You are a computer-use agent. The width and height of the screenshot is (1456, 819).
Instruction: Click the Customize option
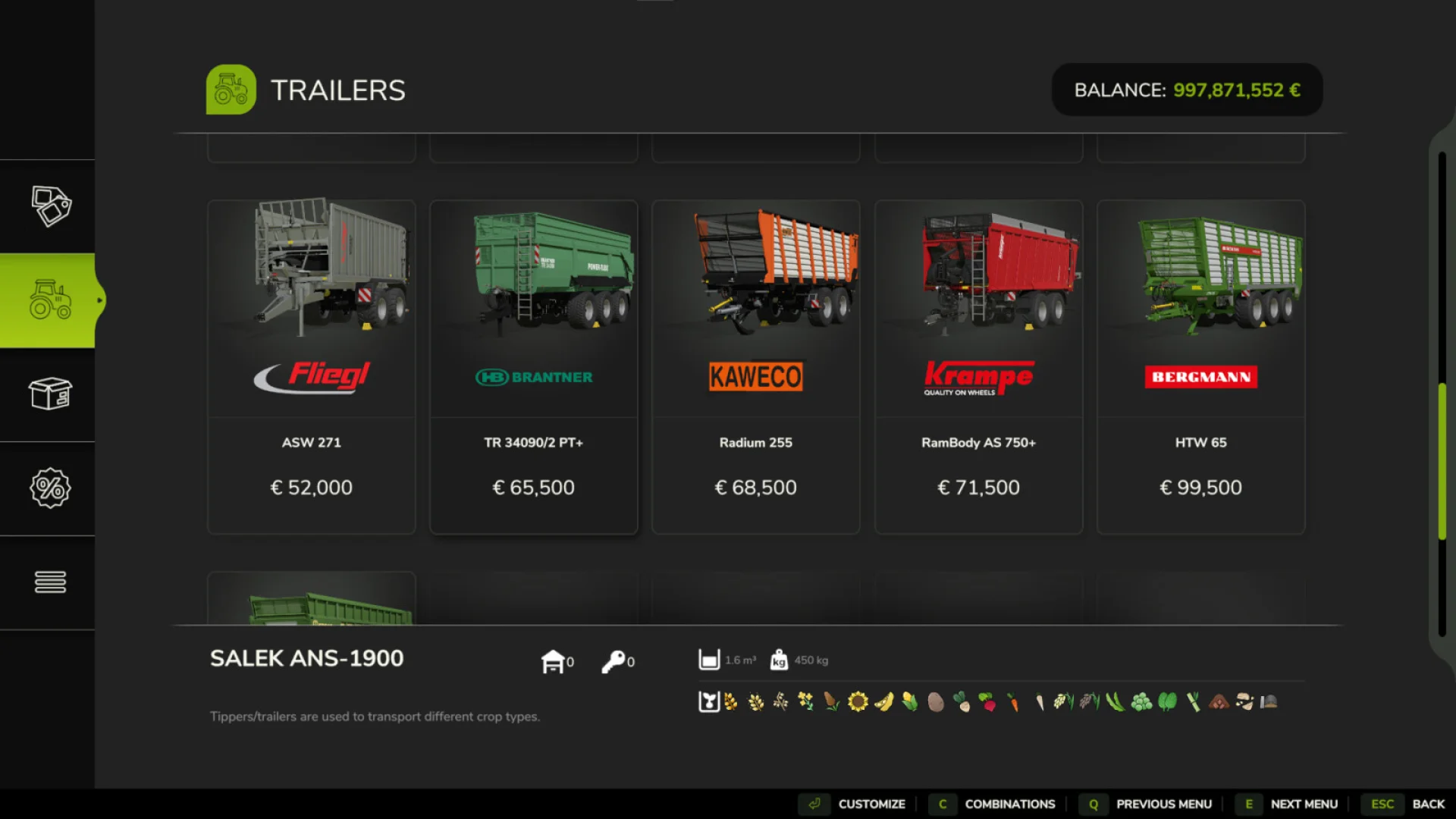872,804
